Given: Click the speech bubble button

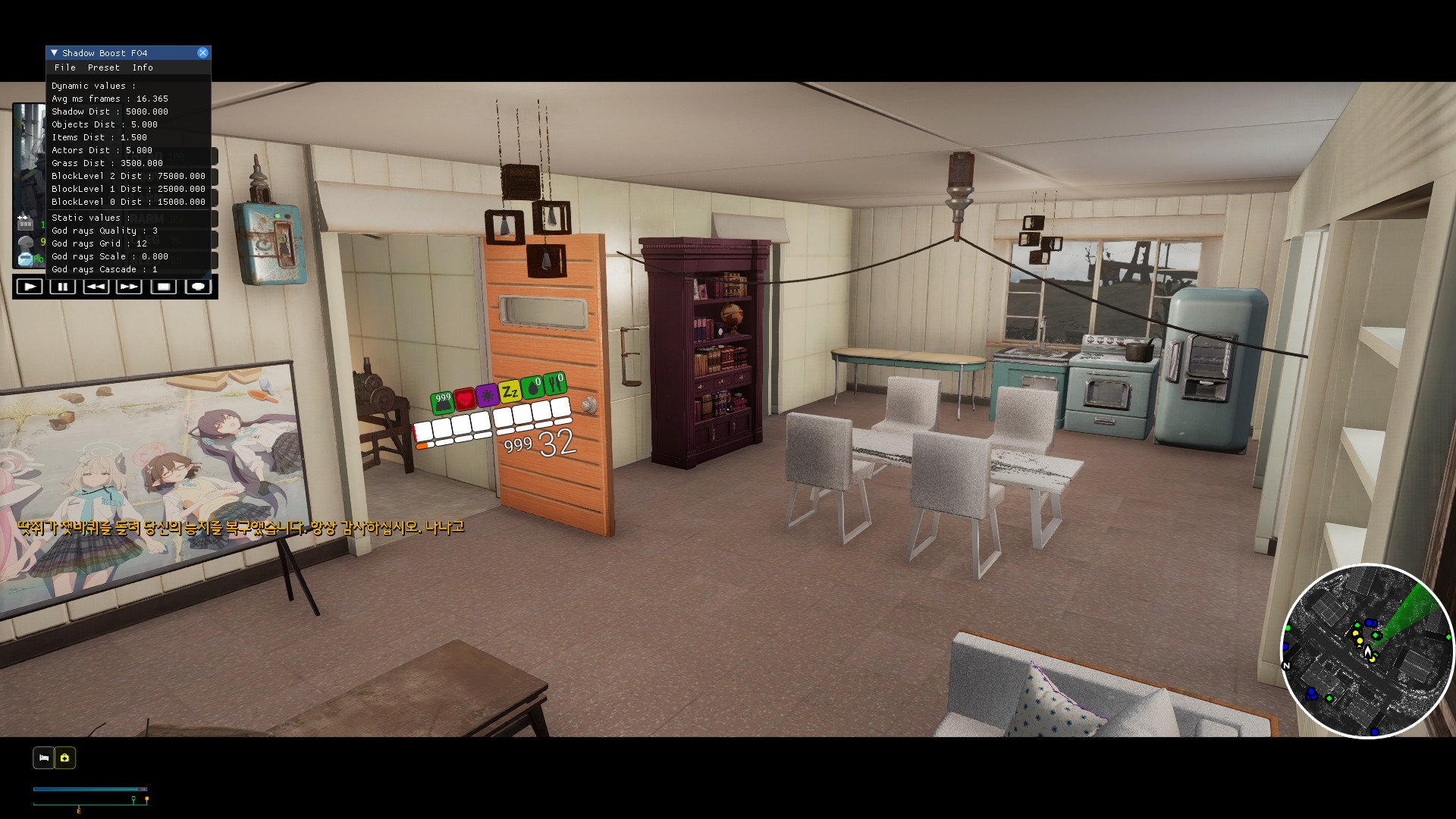Looking at the screenshot, I should 198,287.
